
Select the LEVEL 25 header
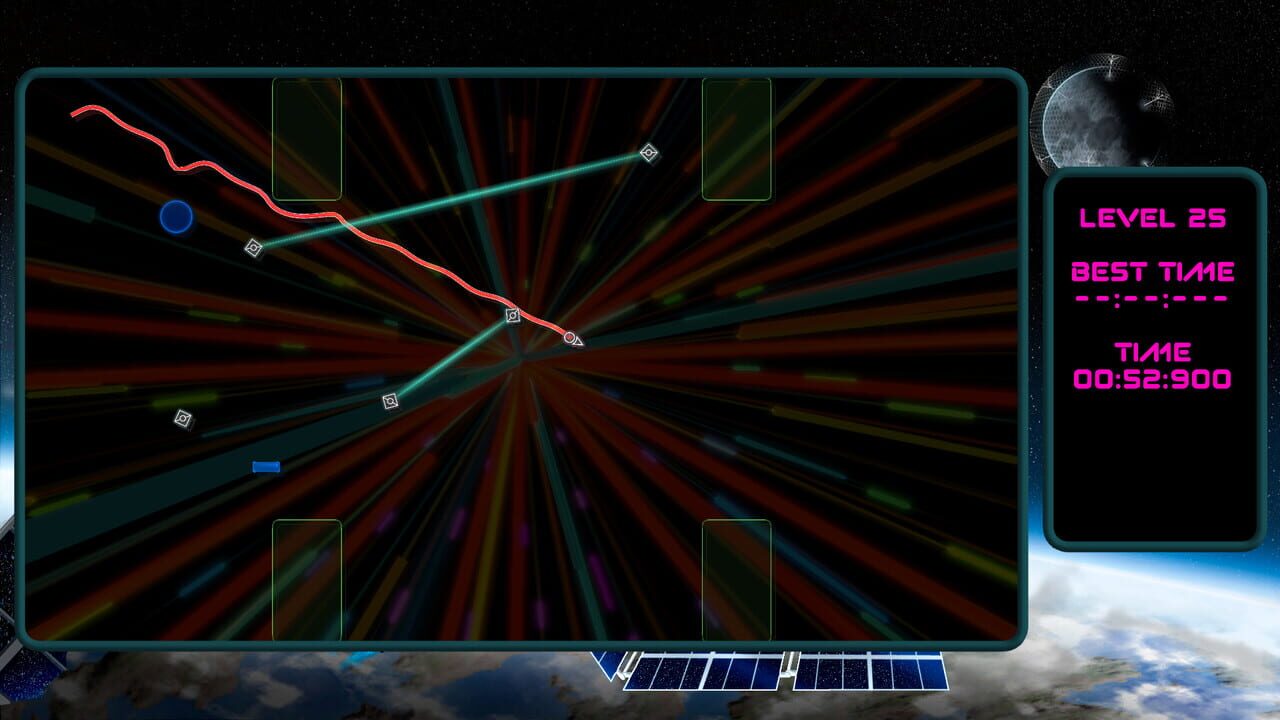pos(1152,215)
